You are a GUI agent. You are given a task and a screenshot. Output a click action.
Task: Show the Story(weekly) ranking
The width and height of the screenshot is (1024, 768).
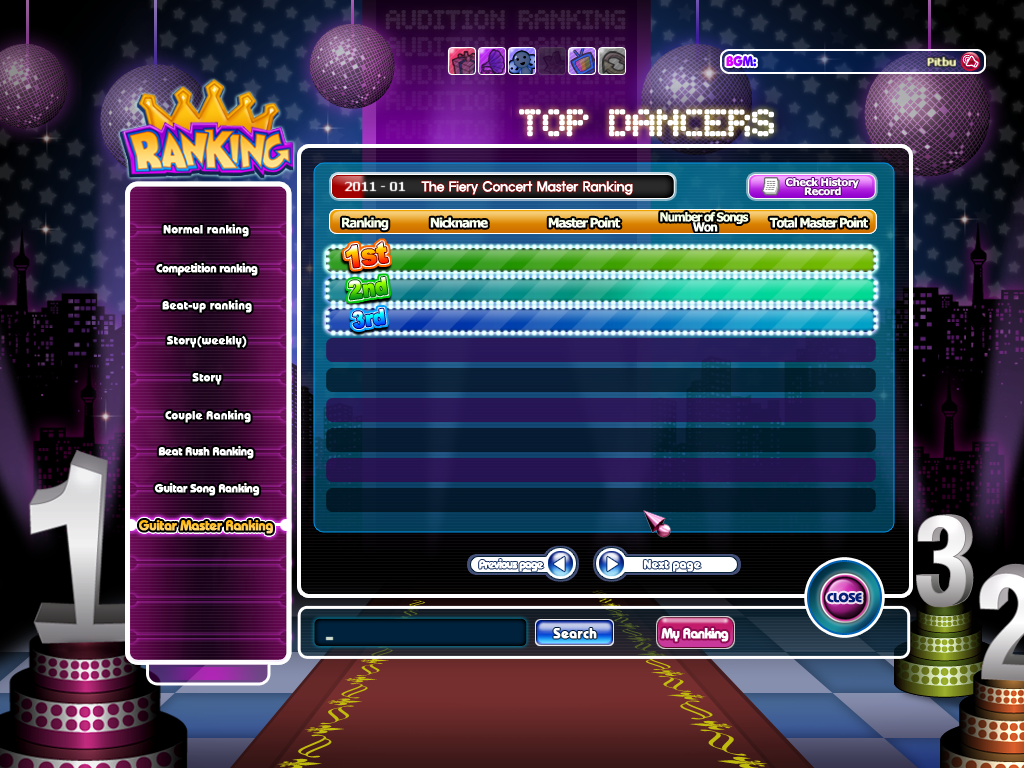point(206,341)
